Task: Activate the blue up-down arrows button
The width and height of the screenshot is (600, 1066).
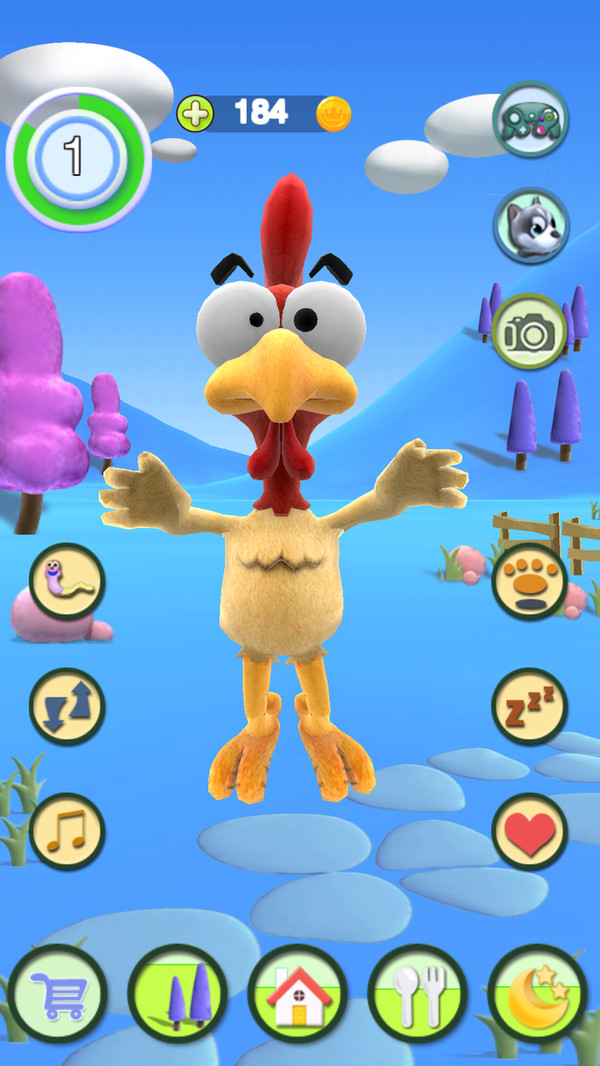Action: click(67, 706)
